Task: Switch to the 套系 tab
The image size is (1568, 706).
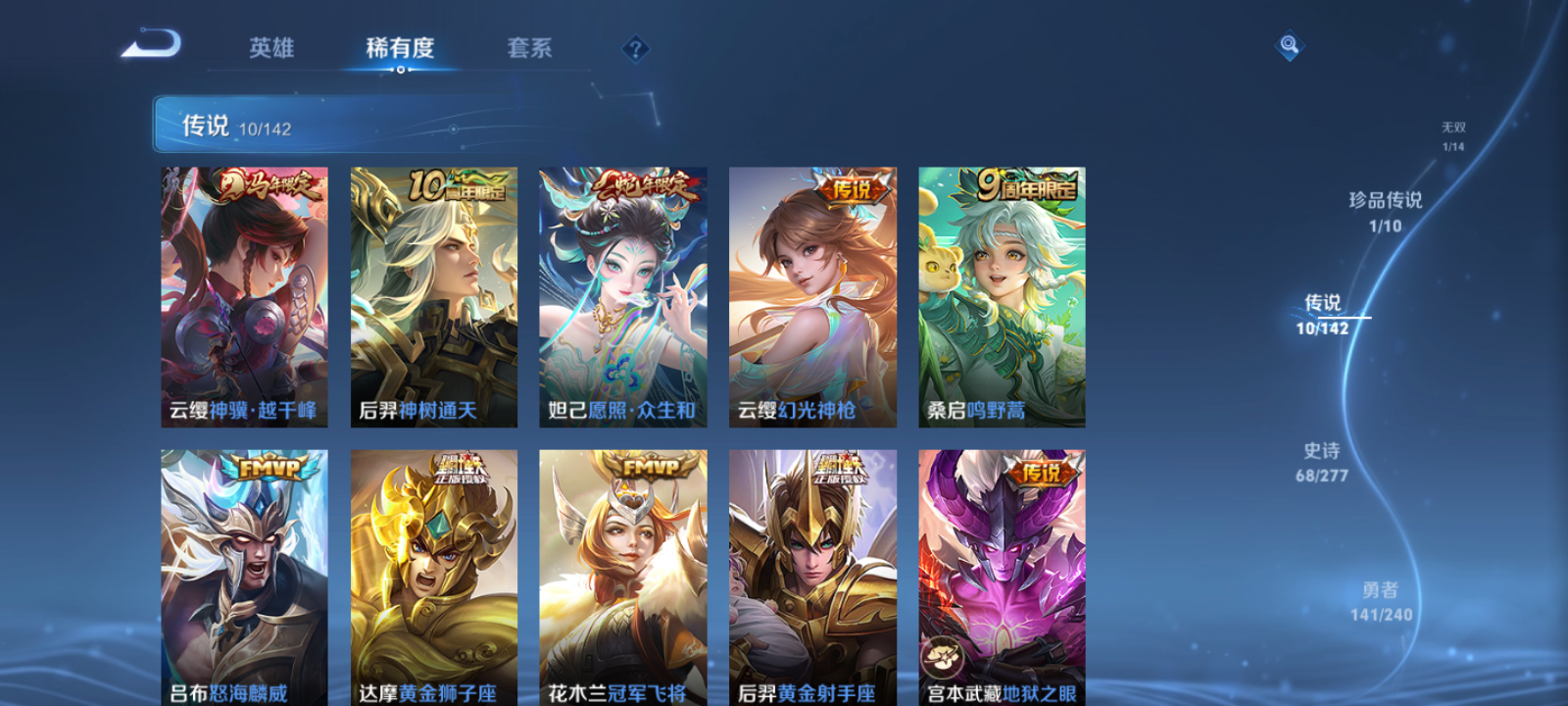Action: [529, 48]
